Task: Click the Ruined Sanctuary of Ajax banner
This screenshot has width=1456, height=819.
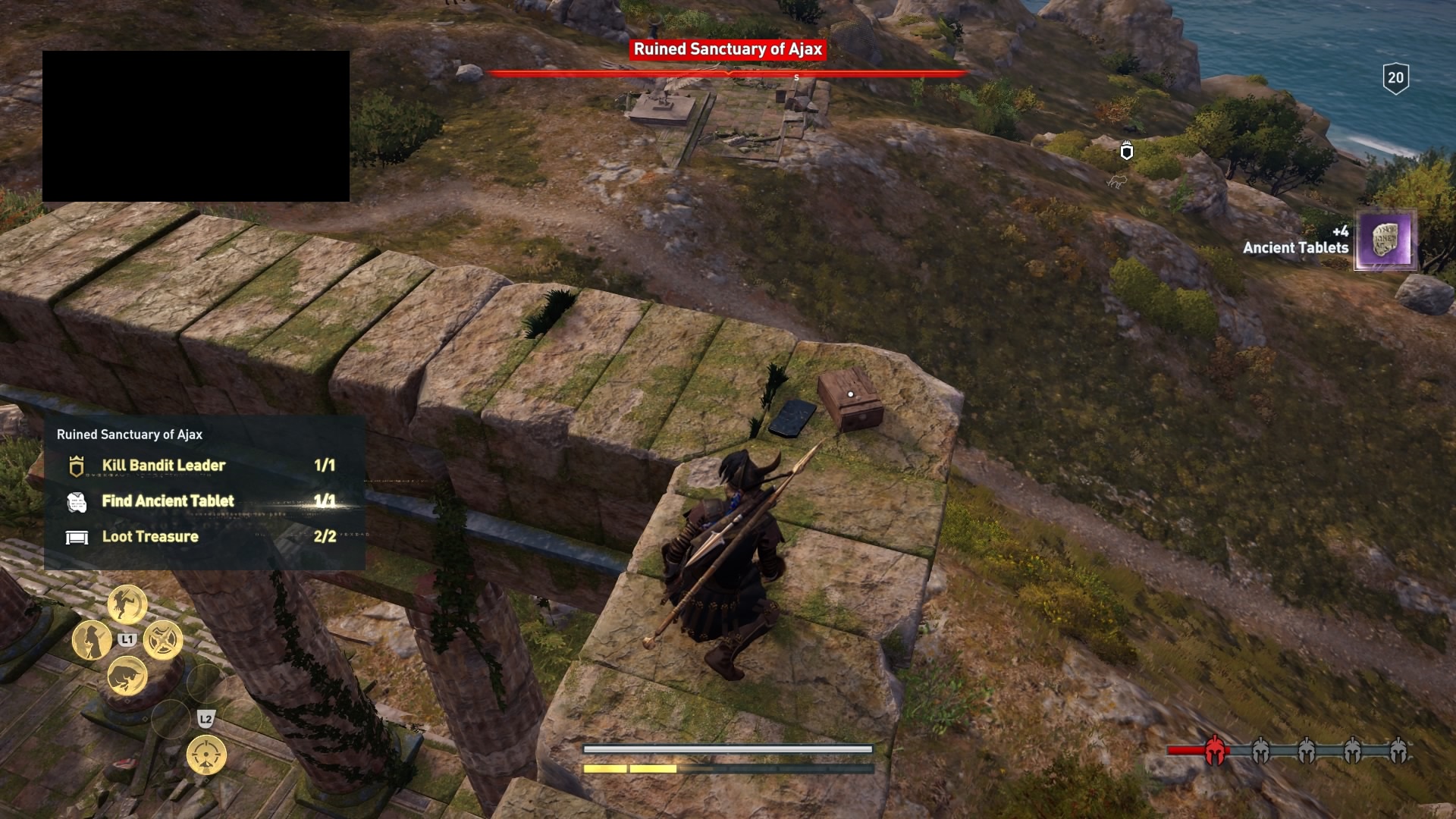Action: point(727,49)
